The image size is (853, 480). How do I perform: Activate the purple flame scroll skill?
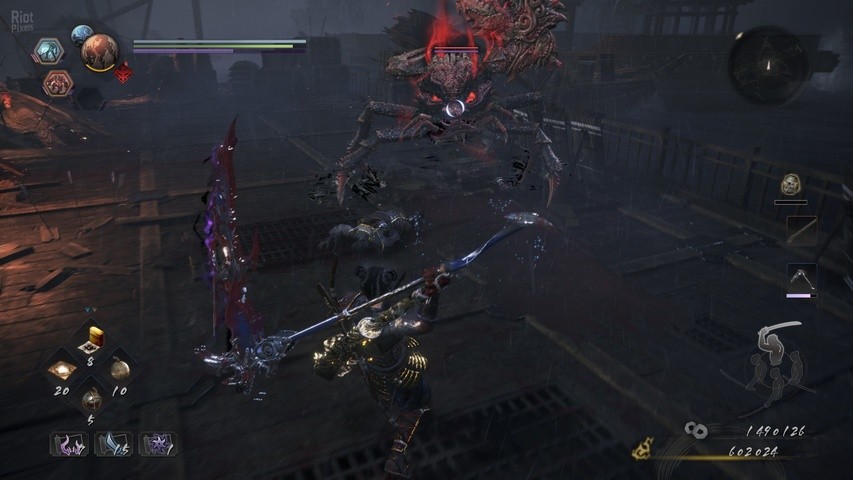[x=69, y=443]
